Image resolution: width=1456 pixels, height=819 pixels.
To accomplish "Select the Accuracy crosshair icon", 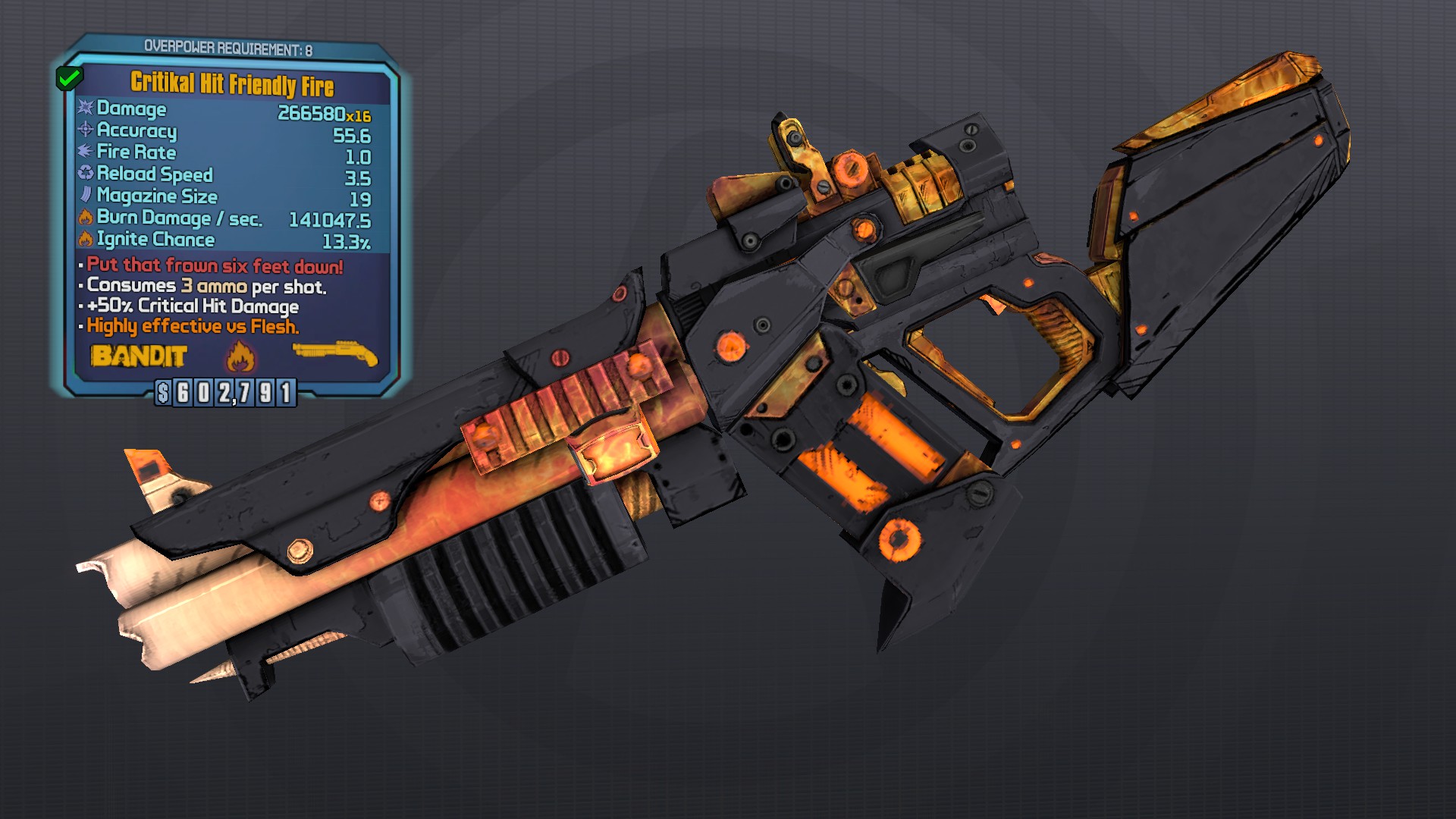I will pos(86,131).
